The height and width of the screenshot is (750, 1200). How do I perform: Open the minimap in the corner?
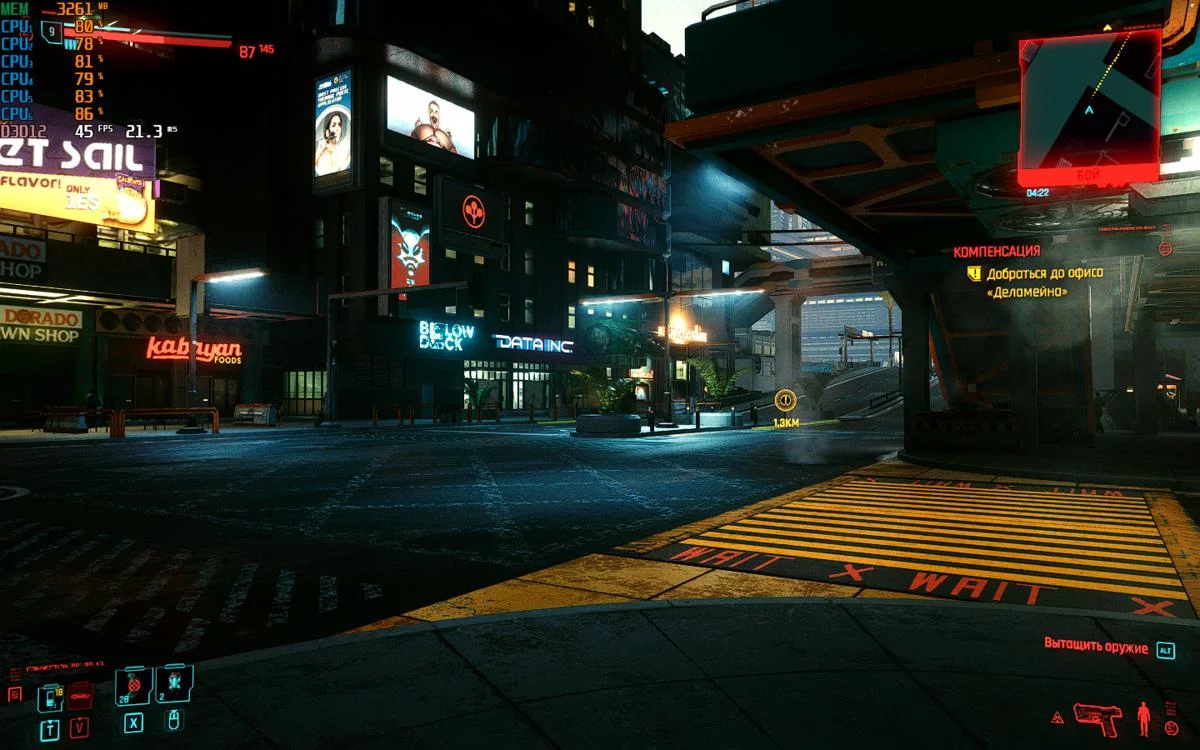1089,107
